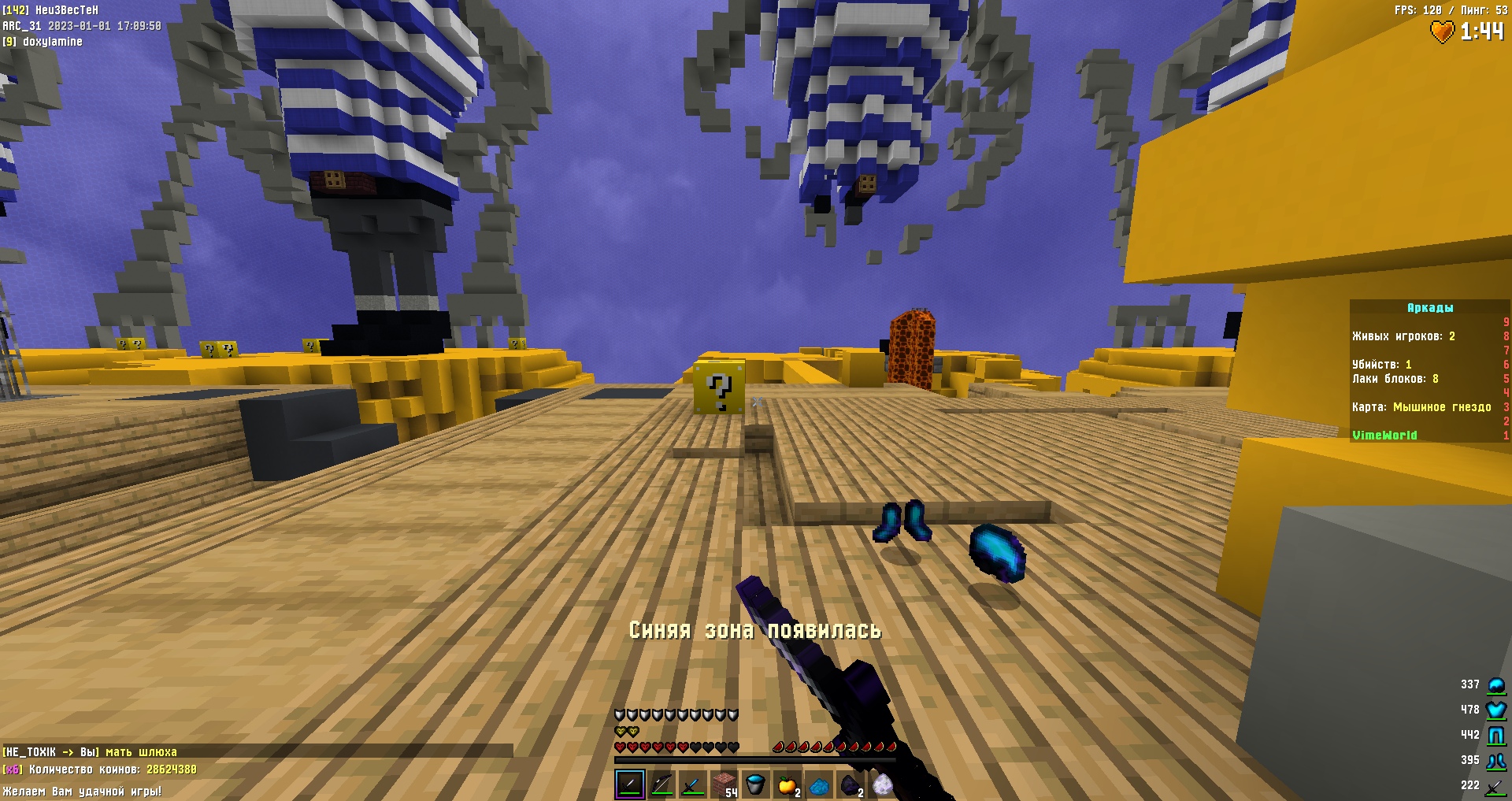Image resolution: width=1512 pixels, height=801 pixels.
Task: Click the diamond helmet durability icon
Action: pos(1495,685)
